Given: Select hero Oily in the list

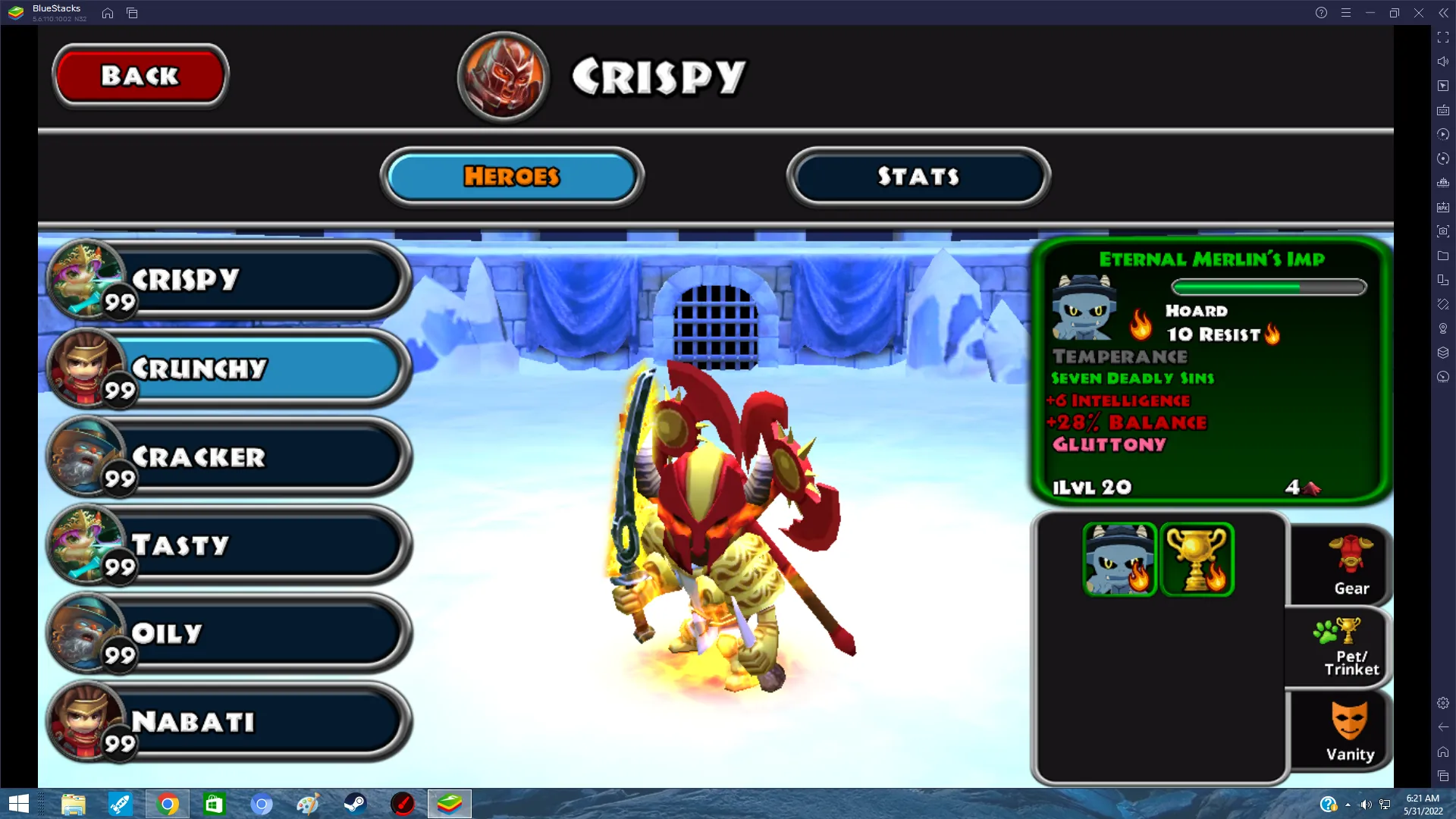Looking at the screenshot, I should click(227, 633).
